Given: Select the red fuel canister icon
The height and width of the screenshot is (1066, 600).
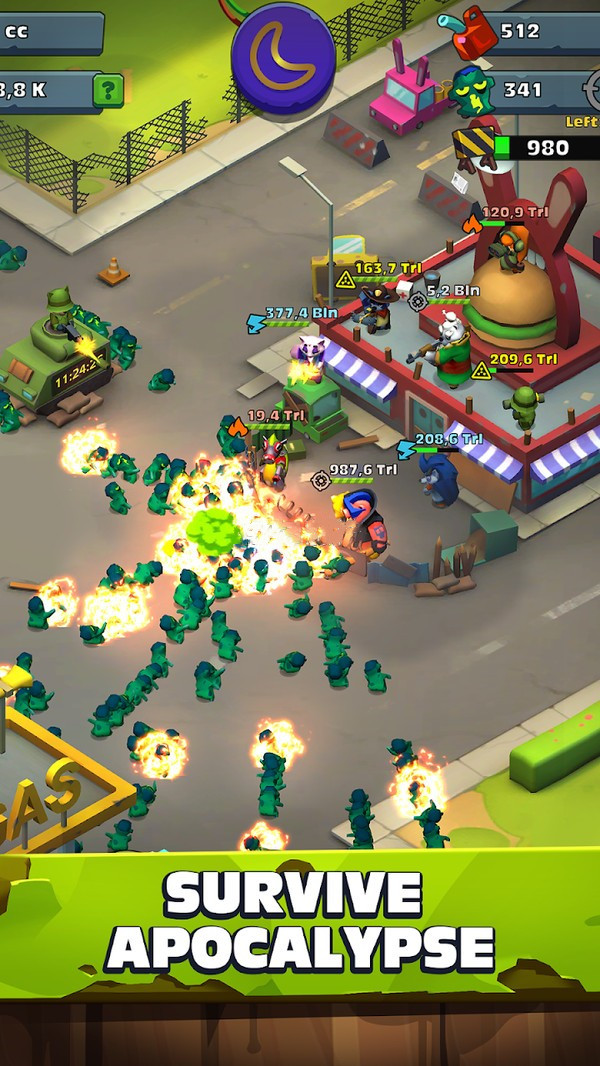Looking at the screenshot, I should [469, 32].
